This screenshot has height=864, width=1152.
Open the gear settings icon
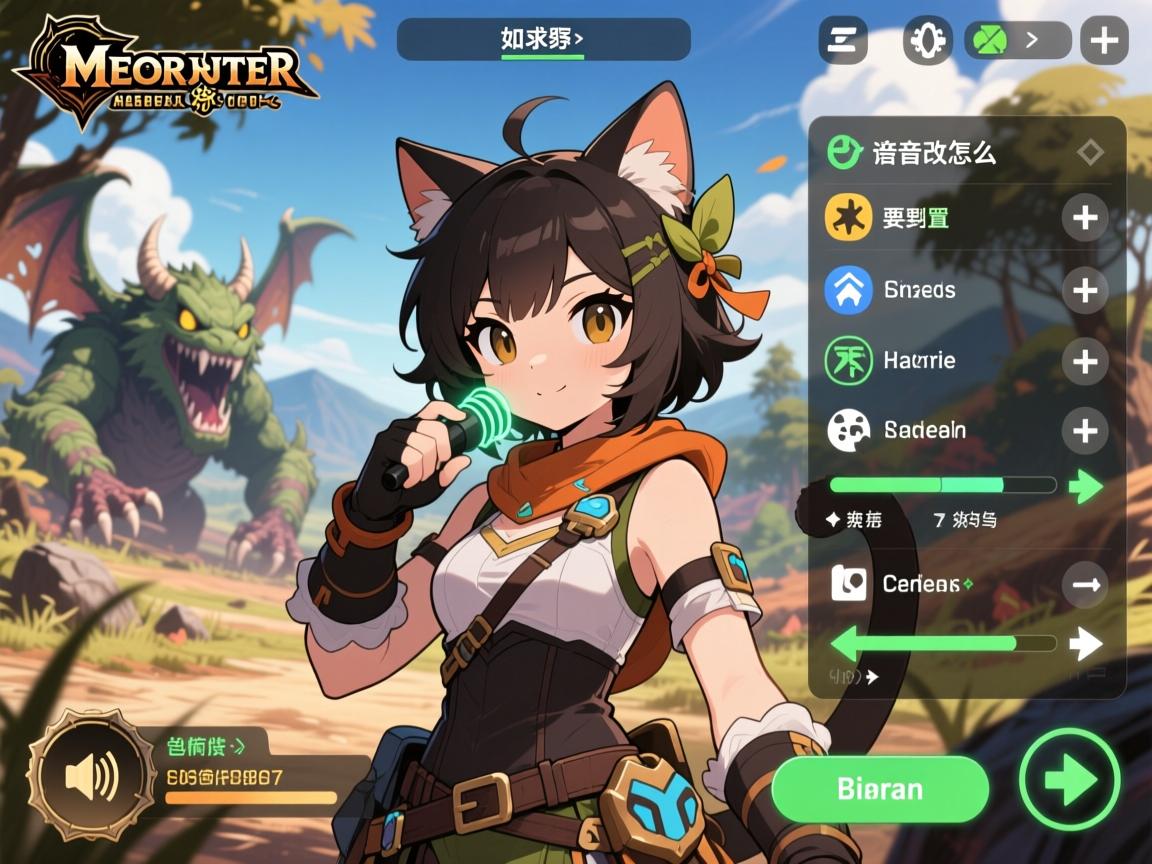pyautogui.click(x=927, y=41)
